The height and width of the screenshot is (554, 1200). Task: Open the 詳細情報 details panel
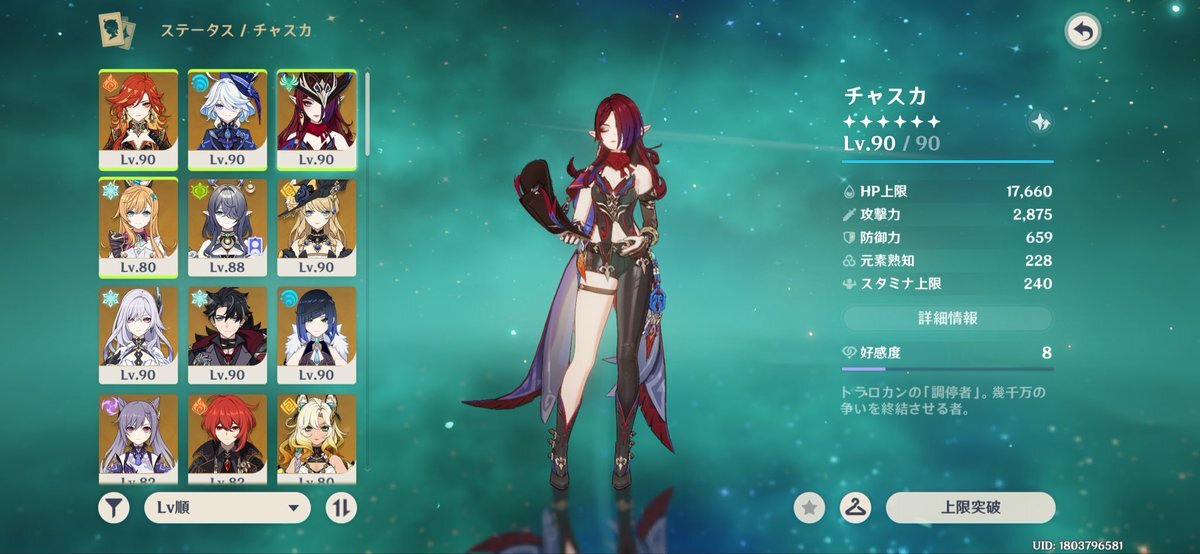947,318
